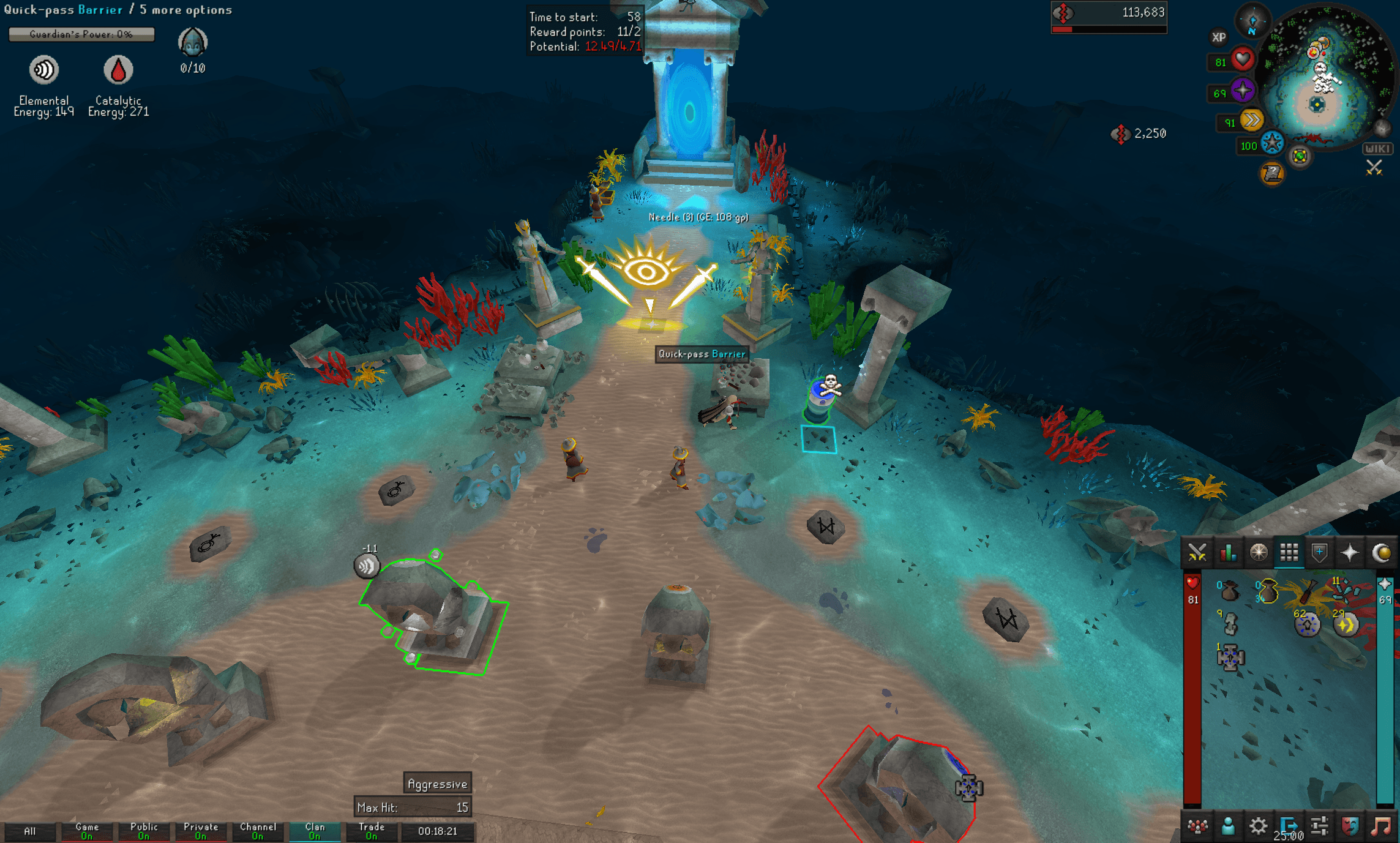Open the Equipment tab (shield icon)
The image size is (1400, 843).
tap(1319, 553)
